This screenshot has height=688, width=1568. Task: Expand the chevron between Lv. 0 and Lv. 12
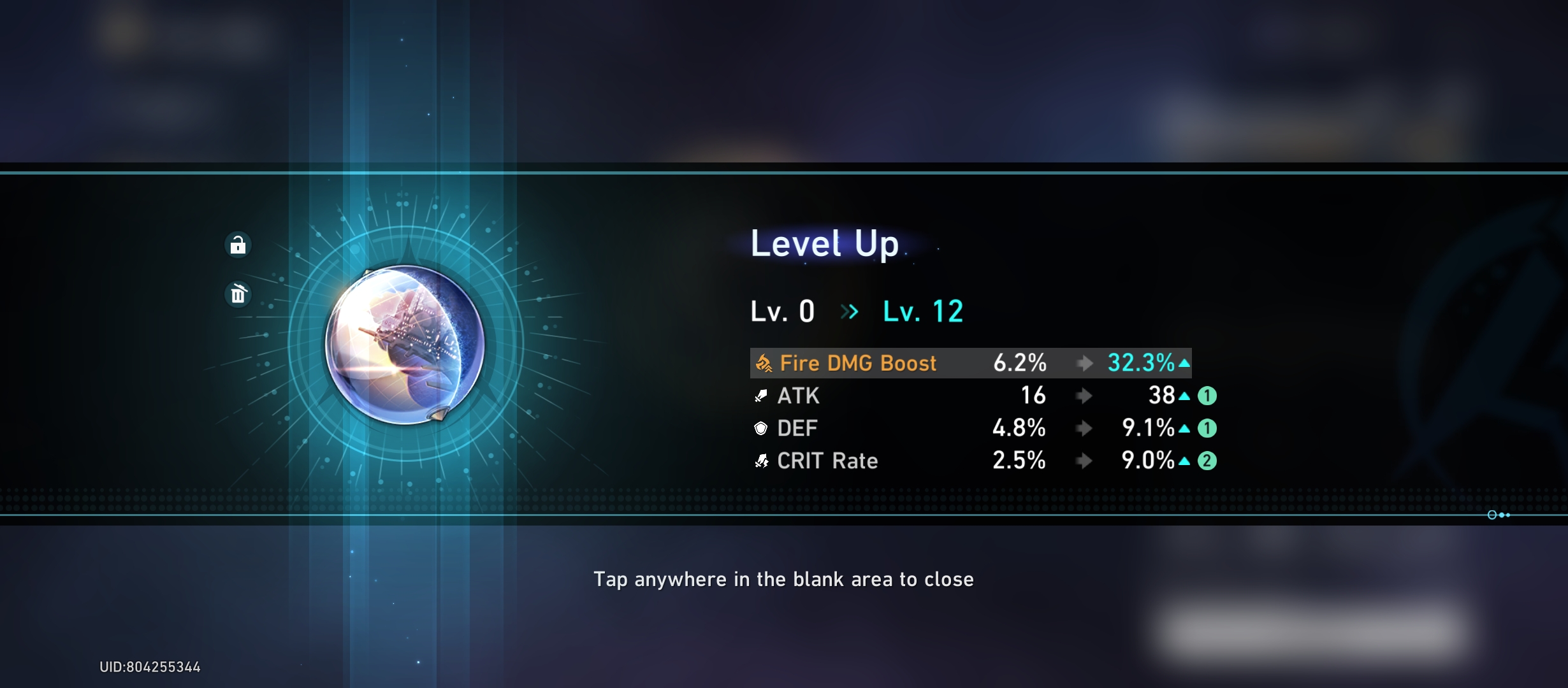pos(849,312)
